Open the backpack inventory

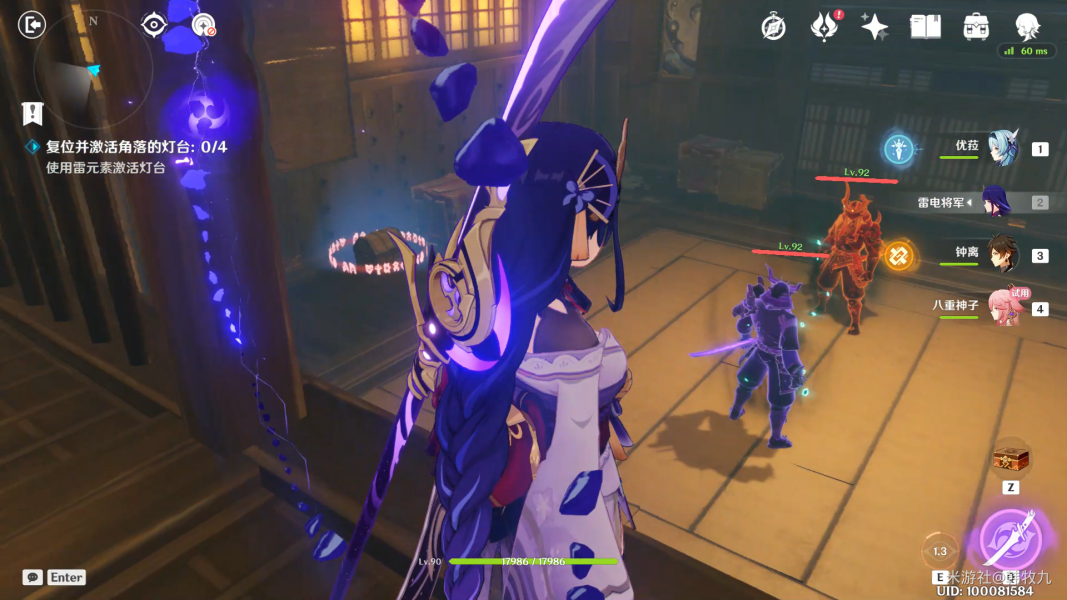click(976, 27)
